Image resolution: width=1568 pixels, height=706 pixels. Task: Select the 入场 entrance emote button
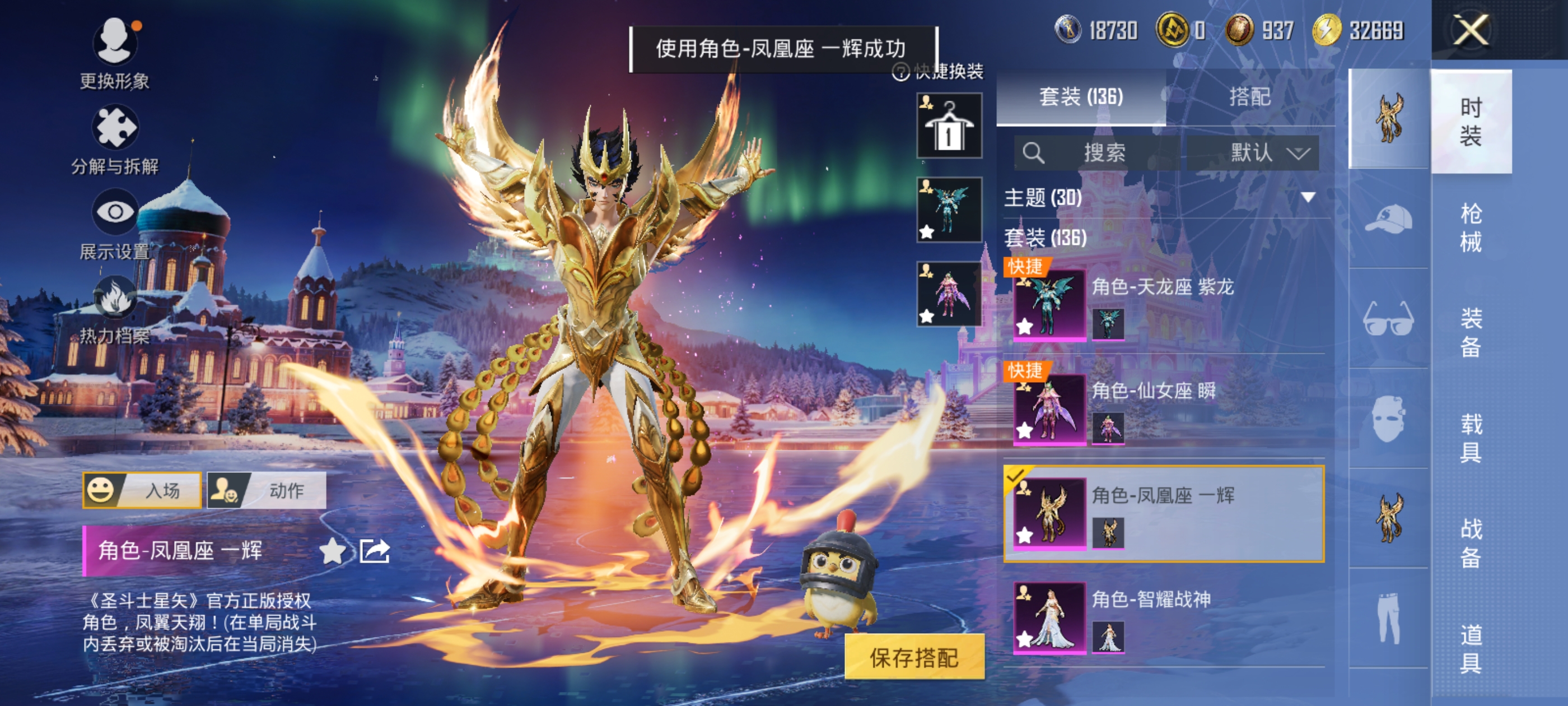coord(142,490)
